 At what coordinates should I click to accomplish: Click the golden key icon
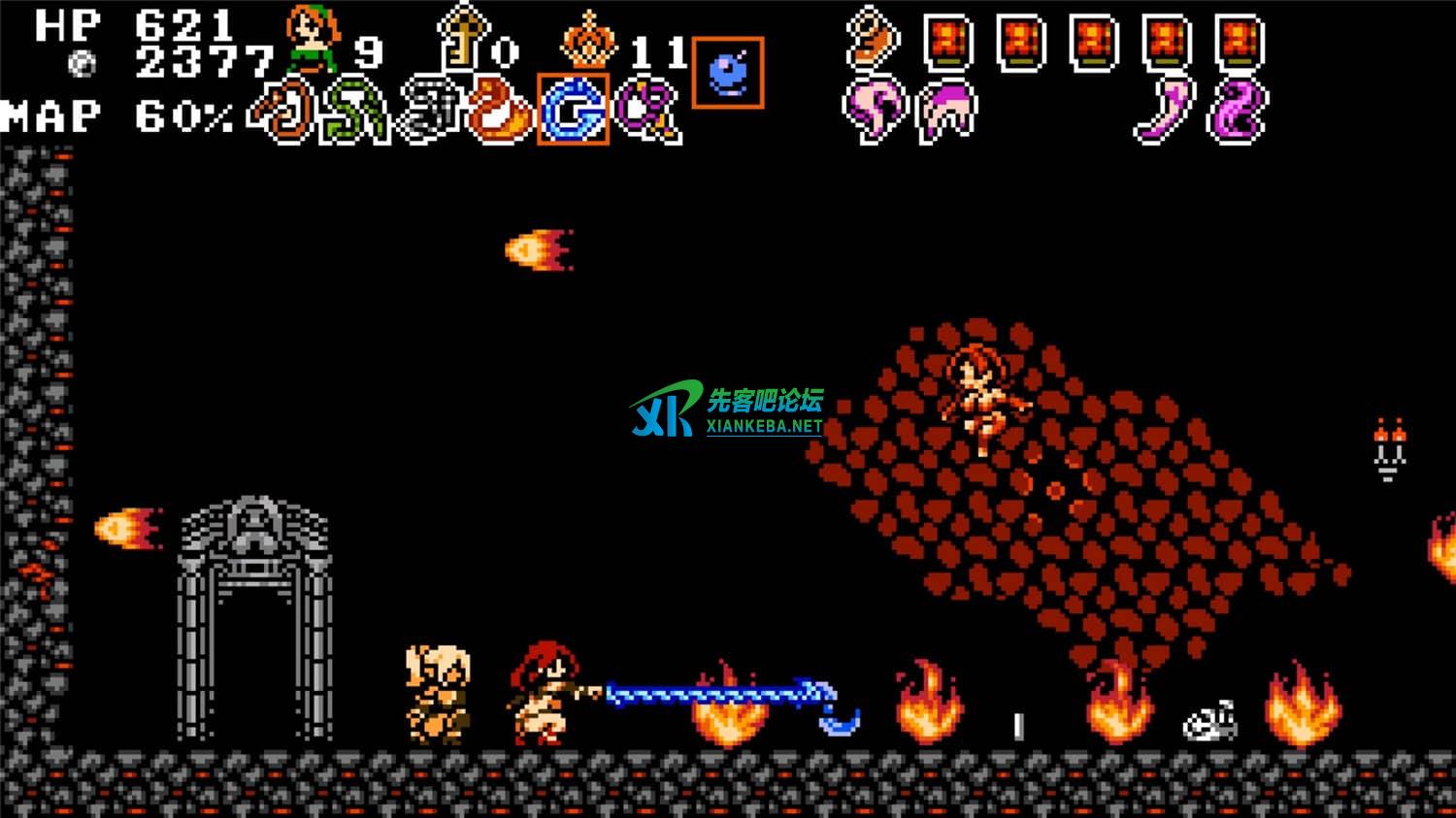(x=460, y=39)
